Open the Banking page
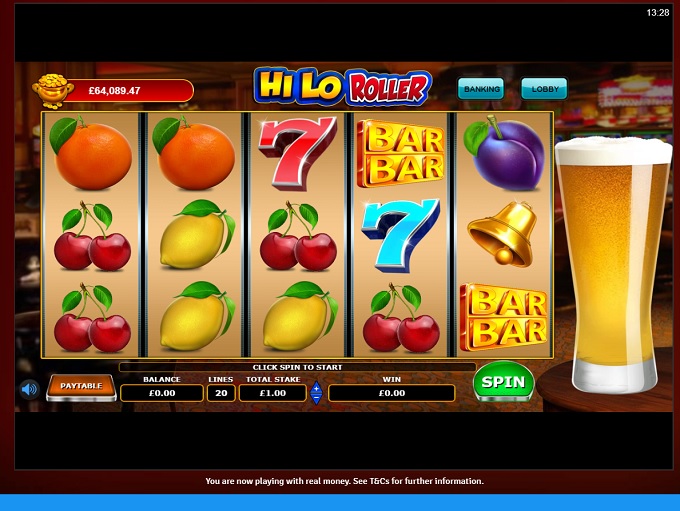 pyautogui.click(x=481, y=89)
